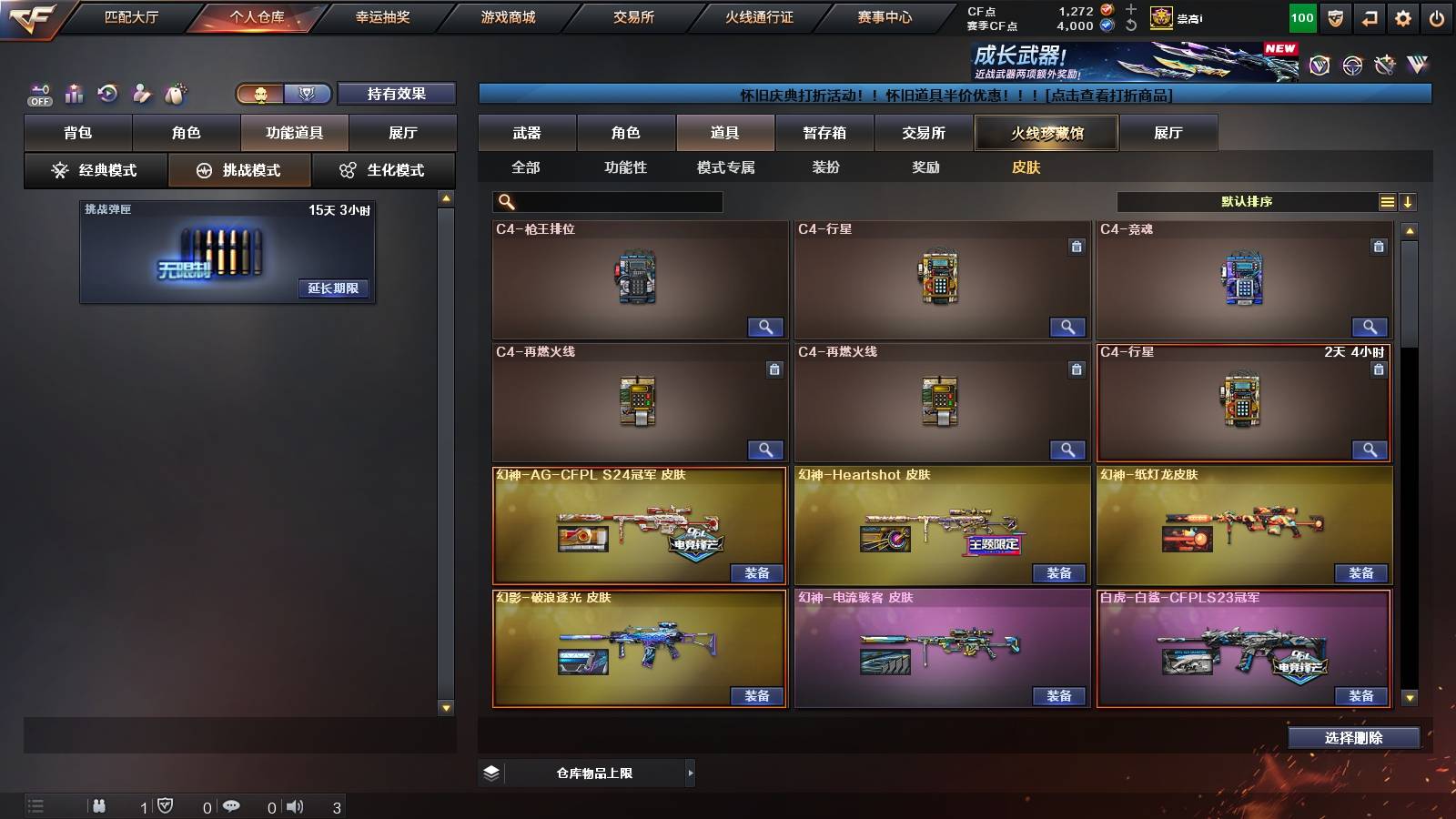Open the 默认排序 sorting dropdown
Screen dimensions: 1456x819
1247,201
